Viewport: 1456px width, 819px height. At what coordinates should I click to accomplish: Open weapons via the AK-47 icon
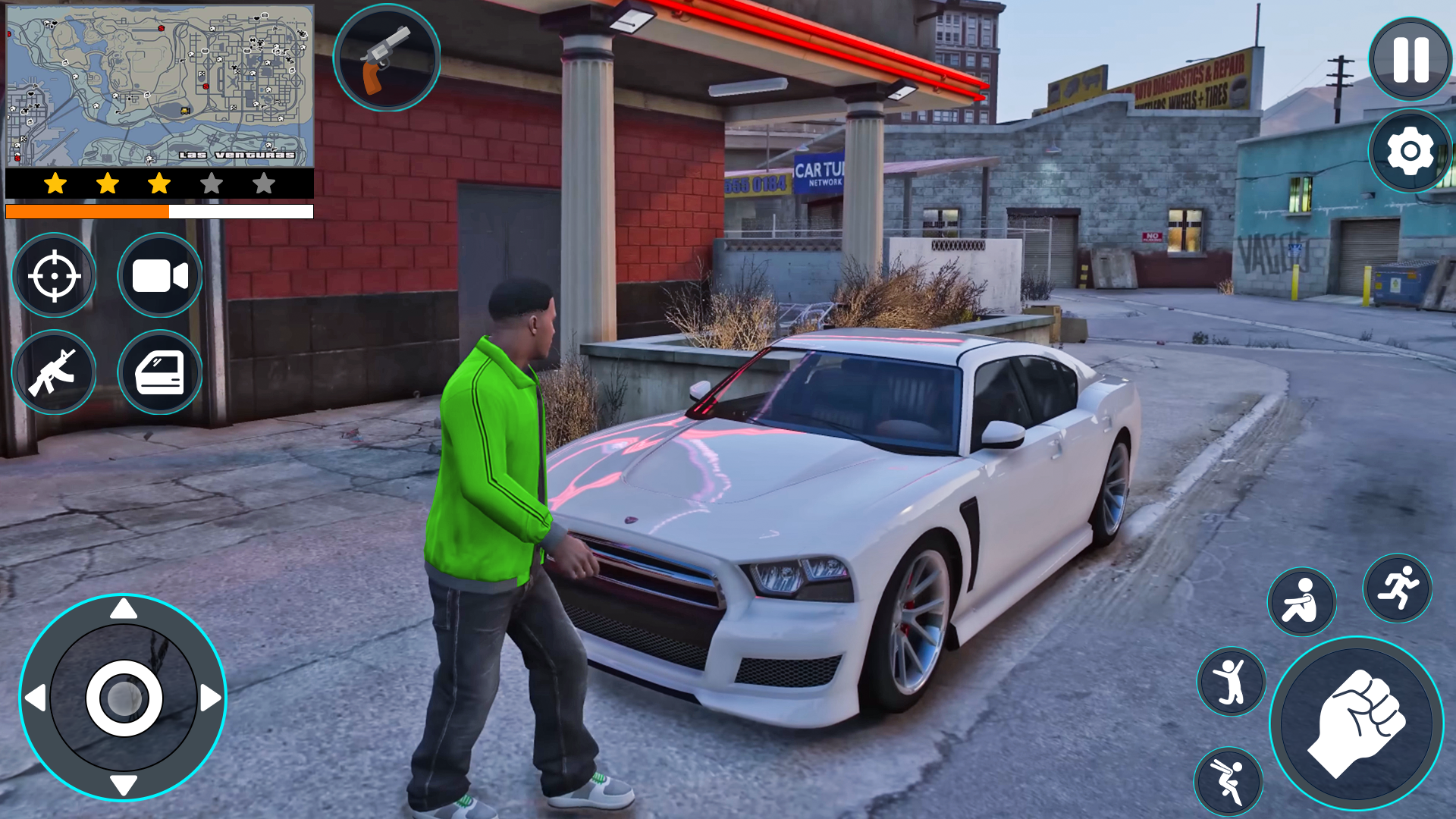click(54, 373)
